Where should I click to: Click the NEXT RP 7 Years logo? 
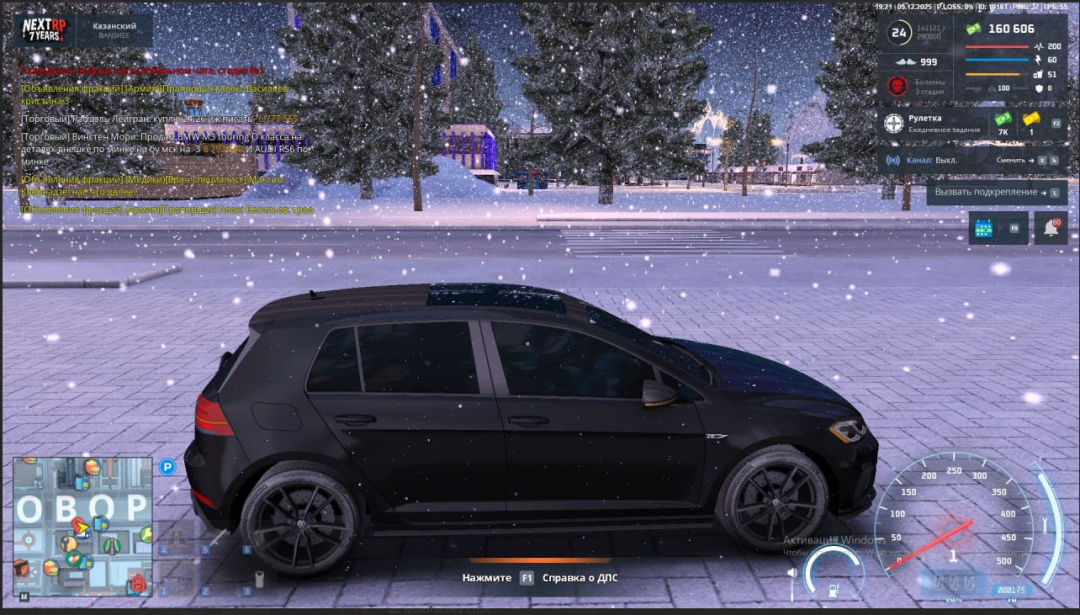[44, 29]
